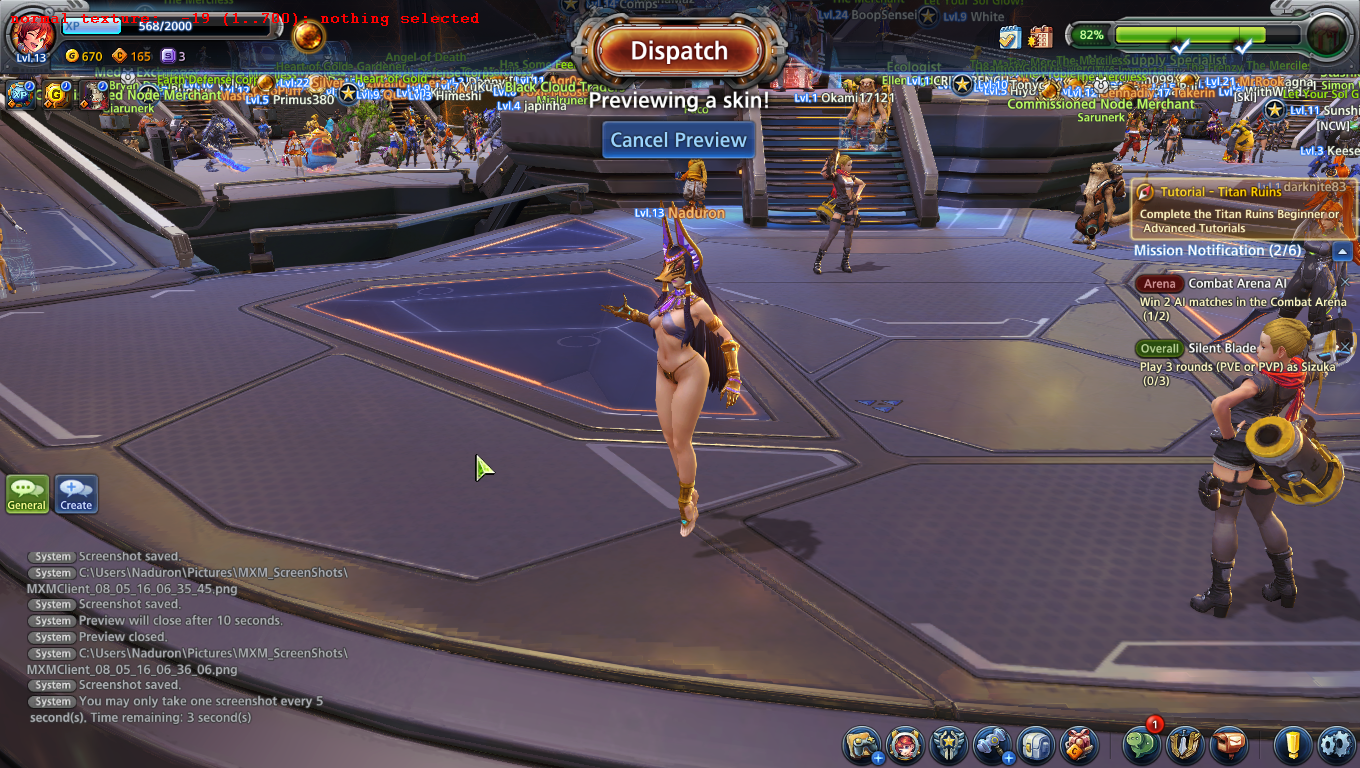Viewport: 1360px width, 768px height.
Task: Open the gamepad game modes icon
Action: [x=861, y=745]
